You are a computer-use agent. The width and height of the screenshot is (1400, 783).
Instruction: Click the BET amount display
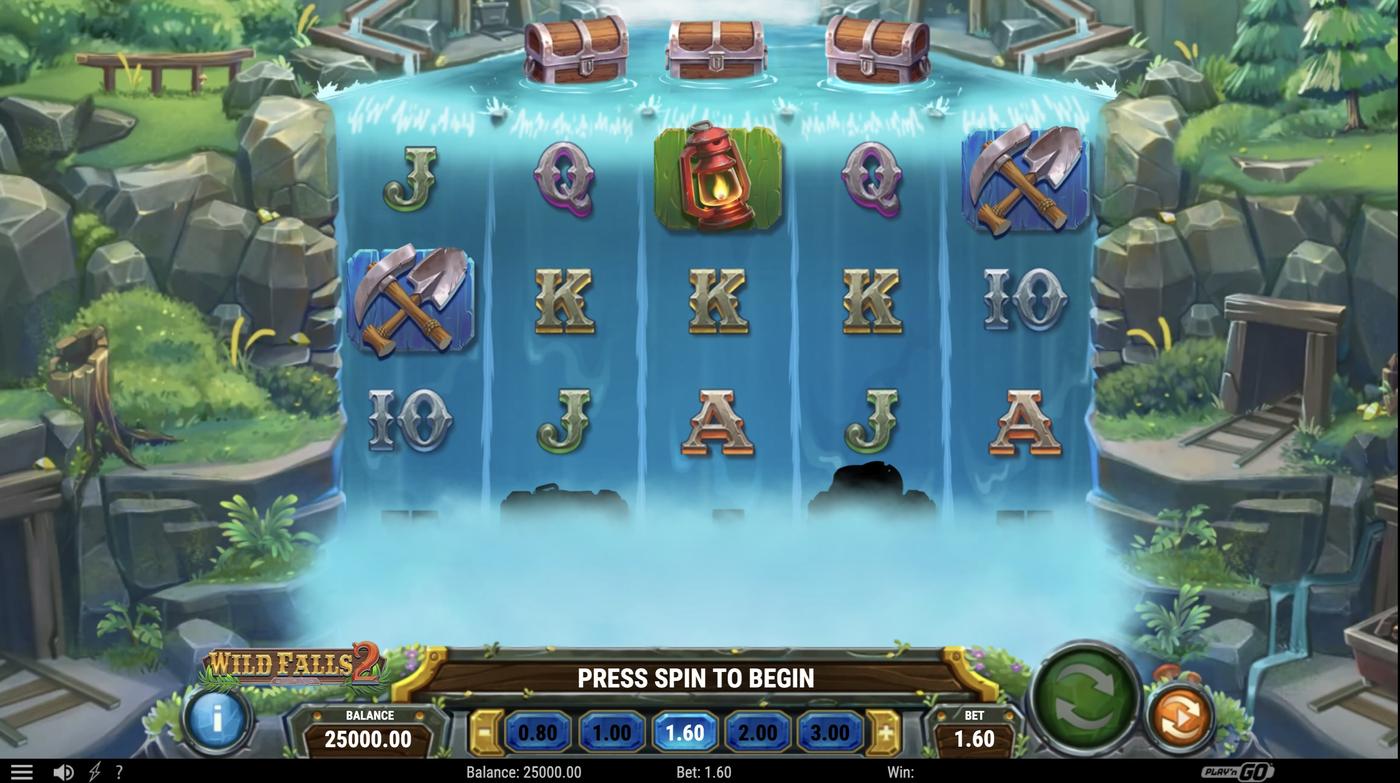(973, 731)
